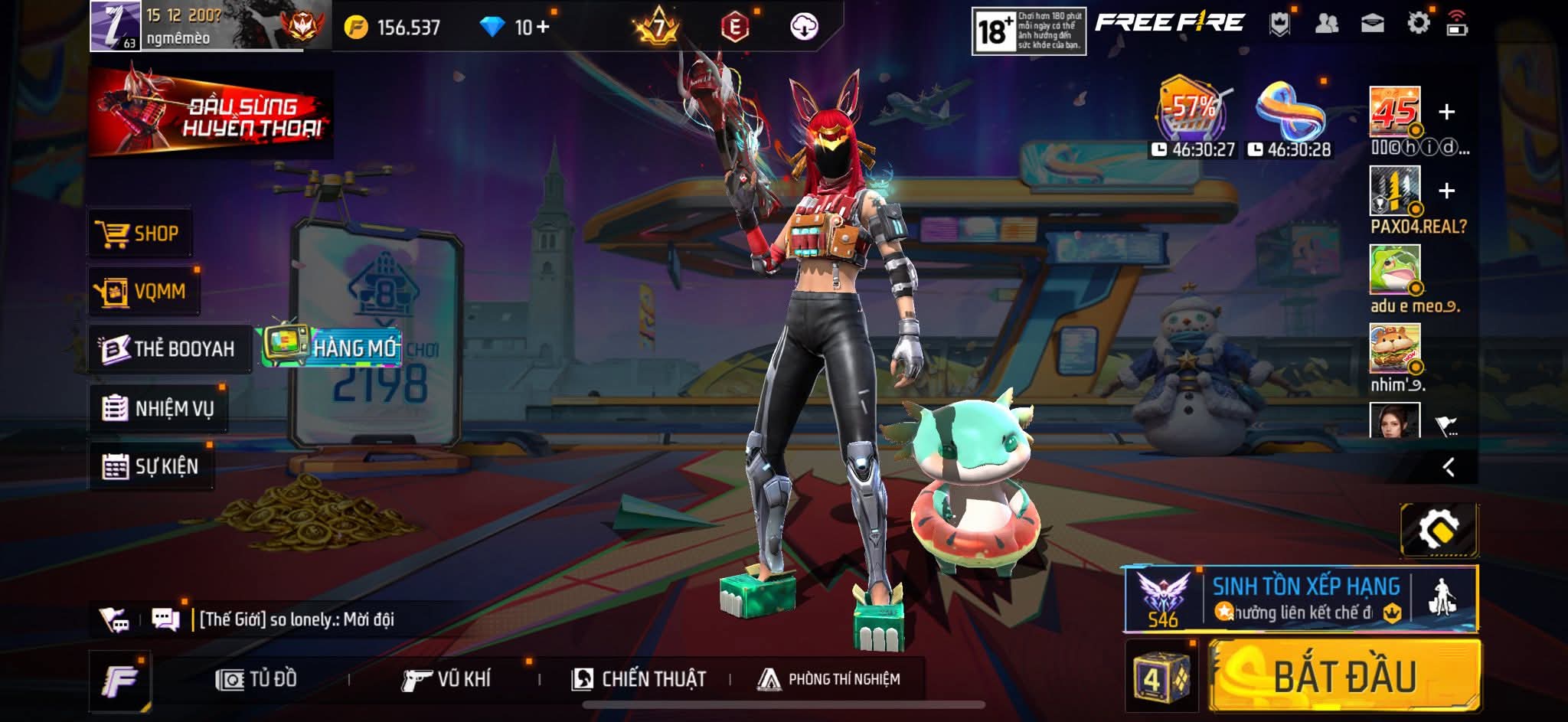Open the NHIỆM VỤ missions list
This screenshot has height=722, width=1568.
pos(158,408)
